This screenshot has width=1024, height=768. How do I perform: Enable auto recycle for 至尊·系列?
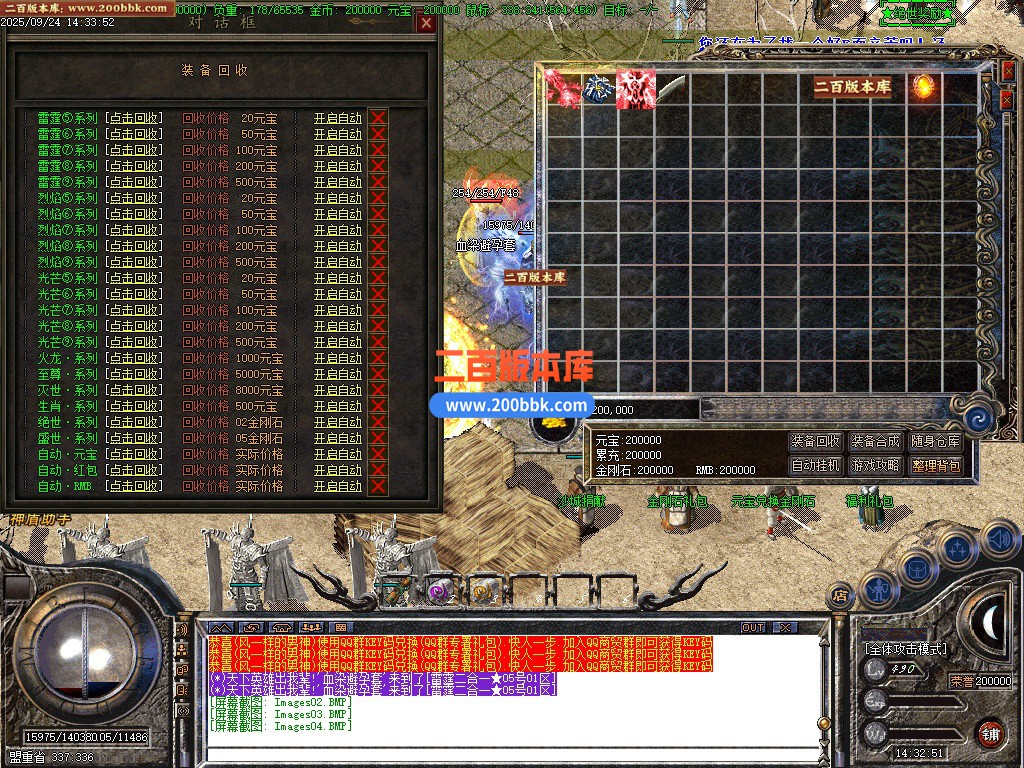pos(337,374)
